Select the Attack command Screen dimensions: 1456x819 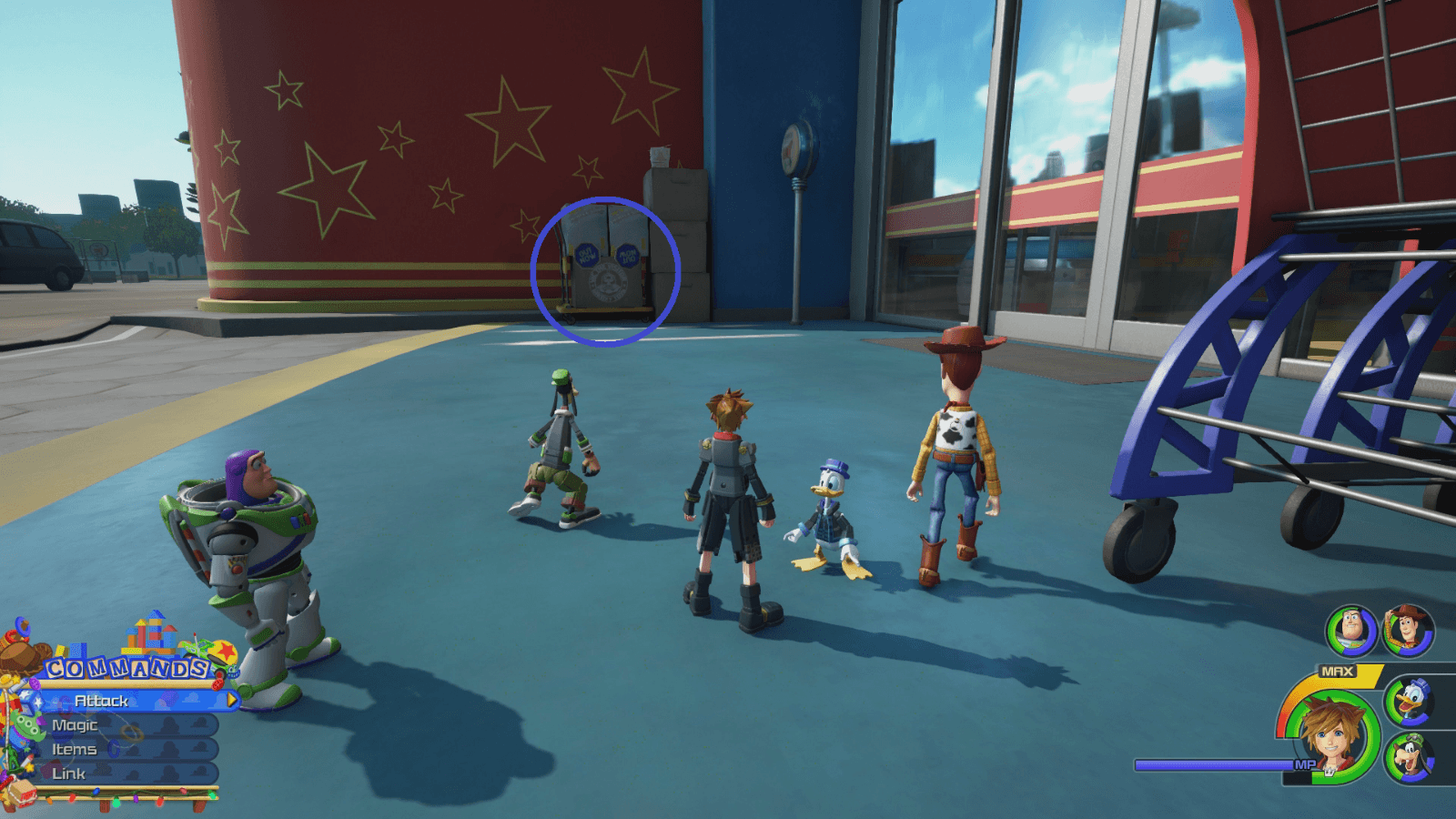100,702
